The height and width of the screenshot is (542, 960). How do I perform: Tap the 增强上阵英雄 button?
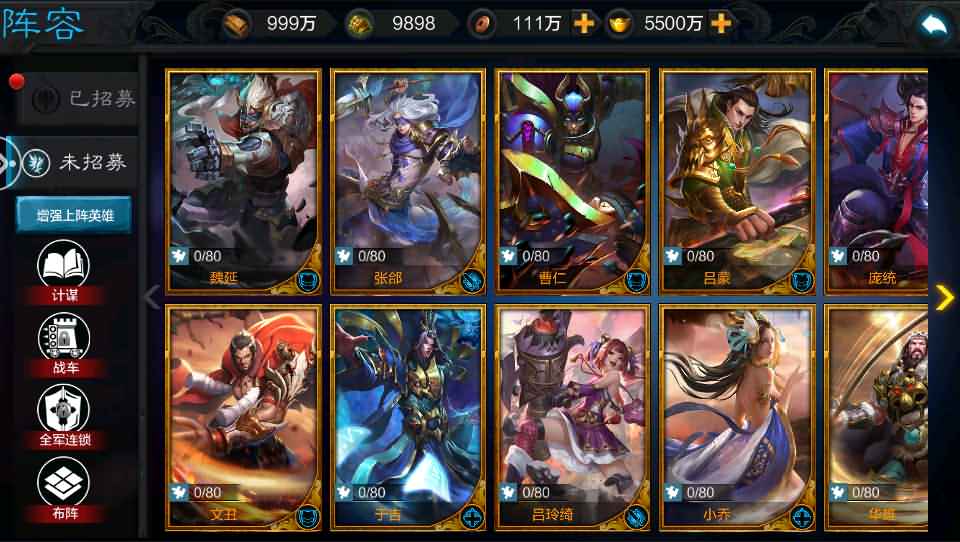[x=74, y=215]
